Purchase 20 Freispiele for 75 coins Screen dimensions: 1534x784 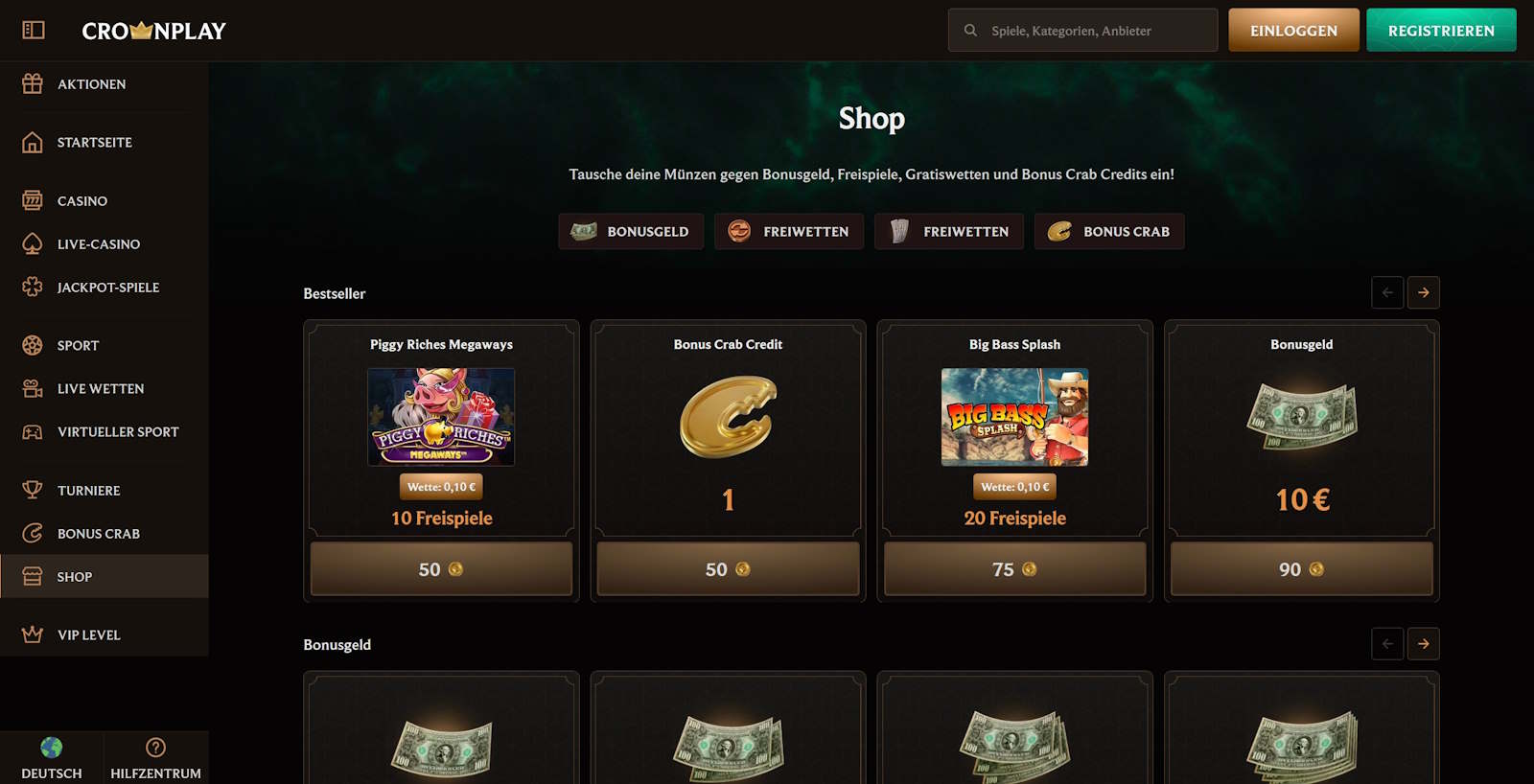pyautogui.click(x=1014, y=569)
